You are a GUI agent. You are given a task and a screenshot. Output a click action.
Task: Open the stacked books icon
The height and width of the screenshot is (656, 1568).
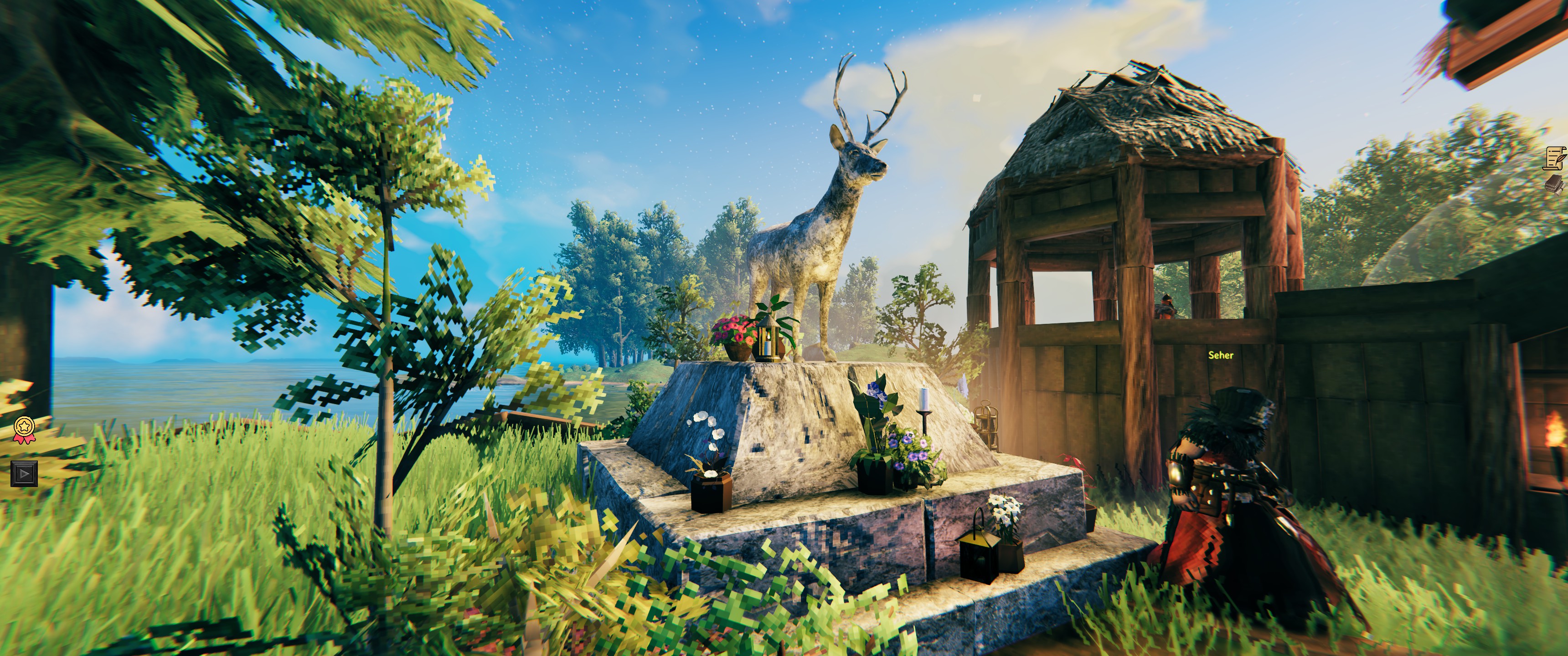click(x=1556, y=184)
